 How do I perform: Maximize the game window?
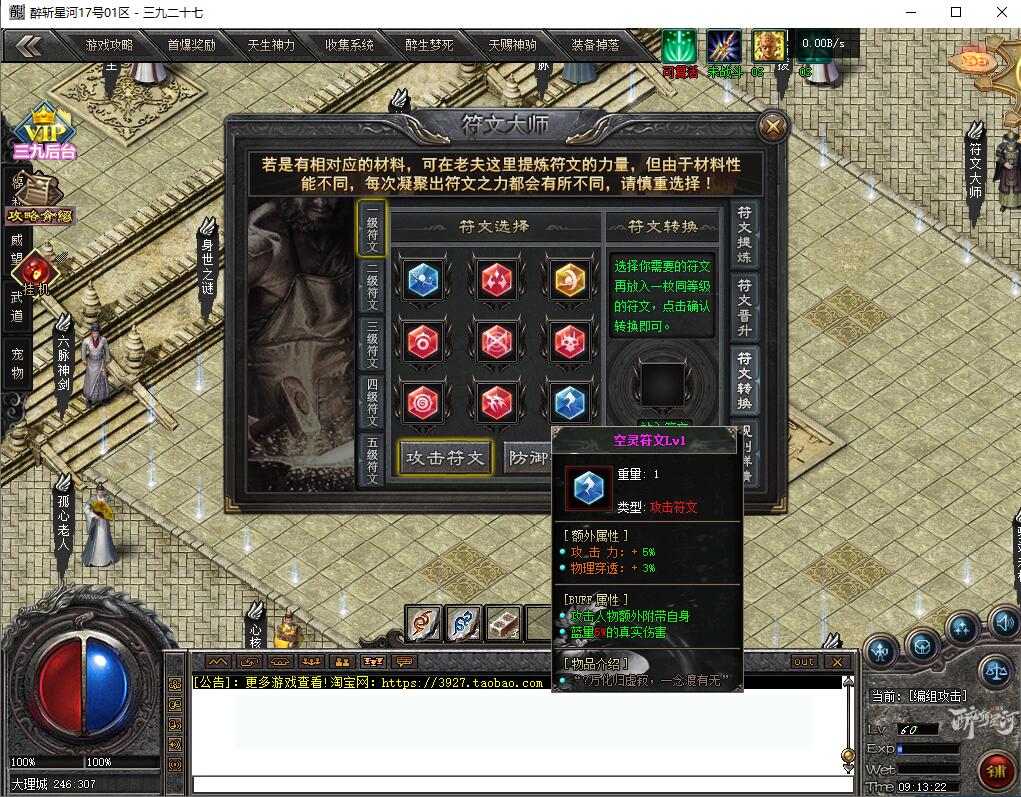(x=955, y=12)
